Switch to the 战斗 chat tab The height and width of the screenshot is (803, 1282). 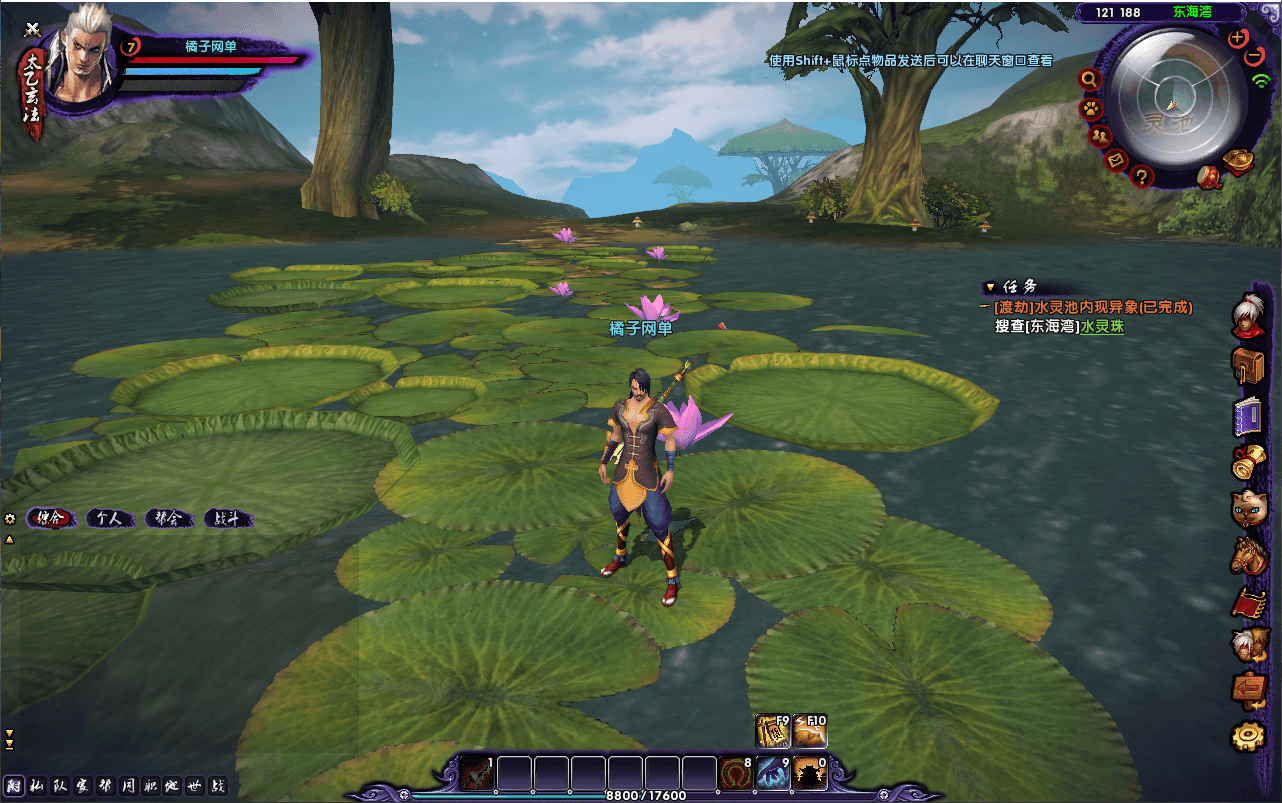coord(228,518)
